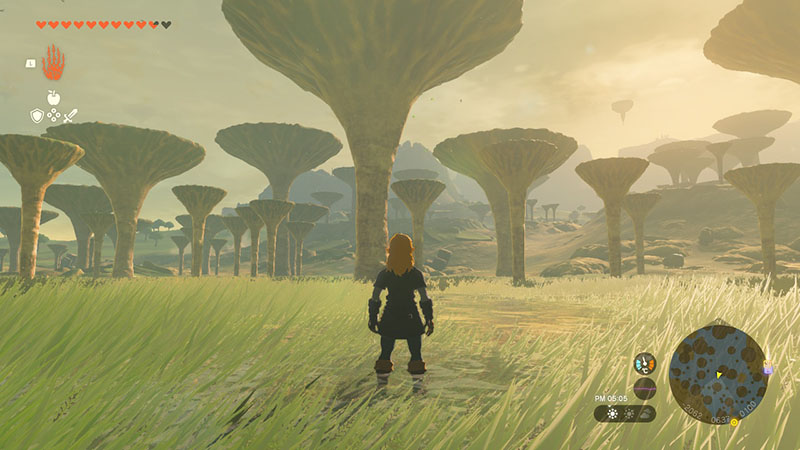Check the temperature gauge dial

point(645,364)
